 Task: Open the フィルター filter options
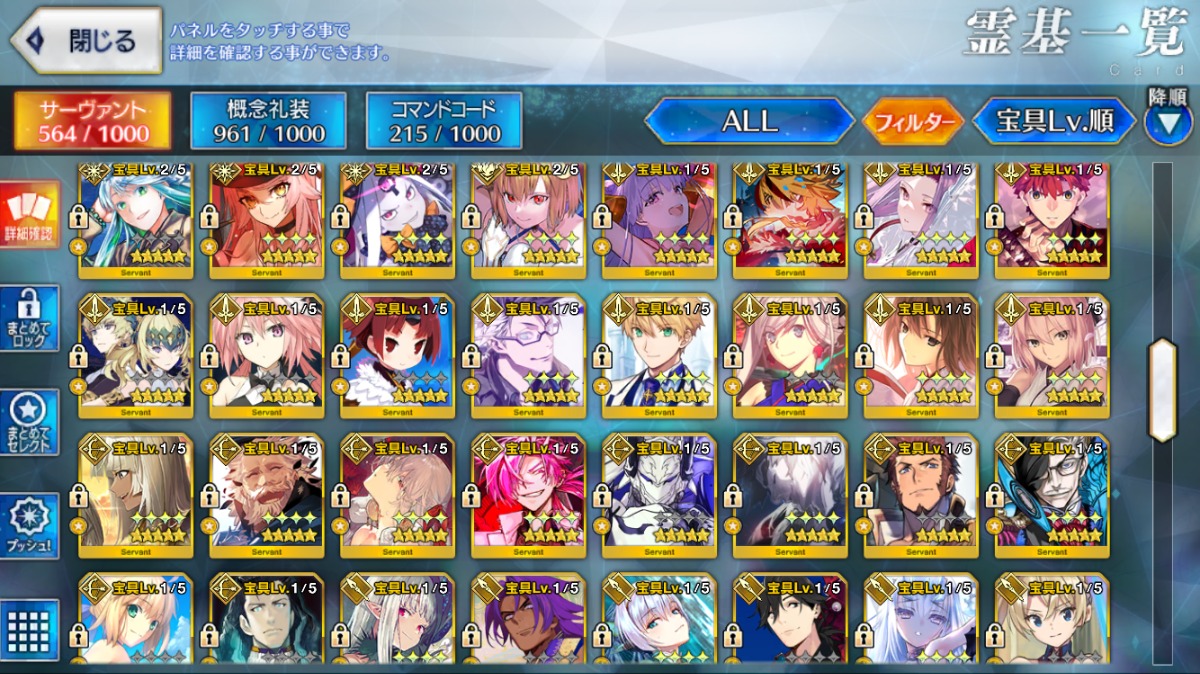913,122
